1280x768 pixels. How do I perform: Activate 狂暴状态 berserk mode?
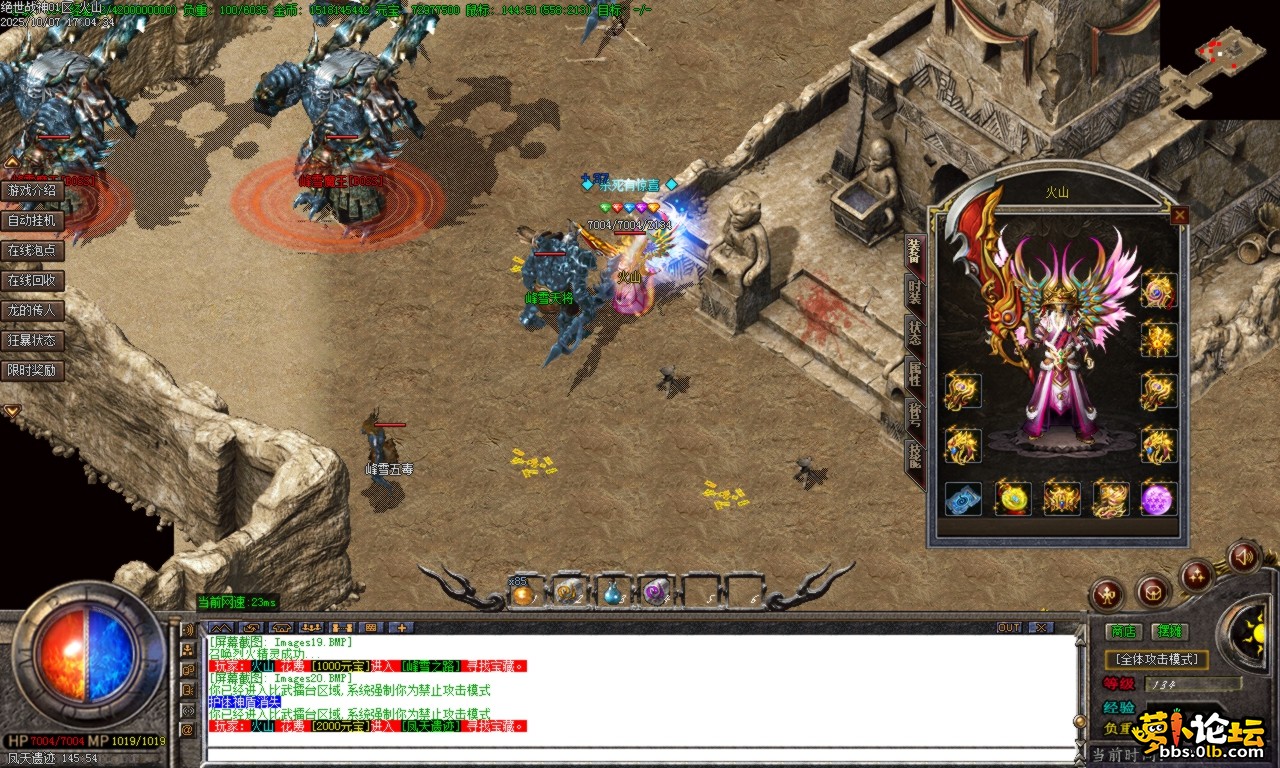coord(34,340)
